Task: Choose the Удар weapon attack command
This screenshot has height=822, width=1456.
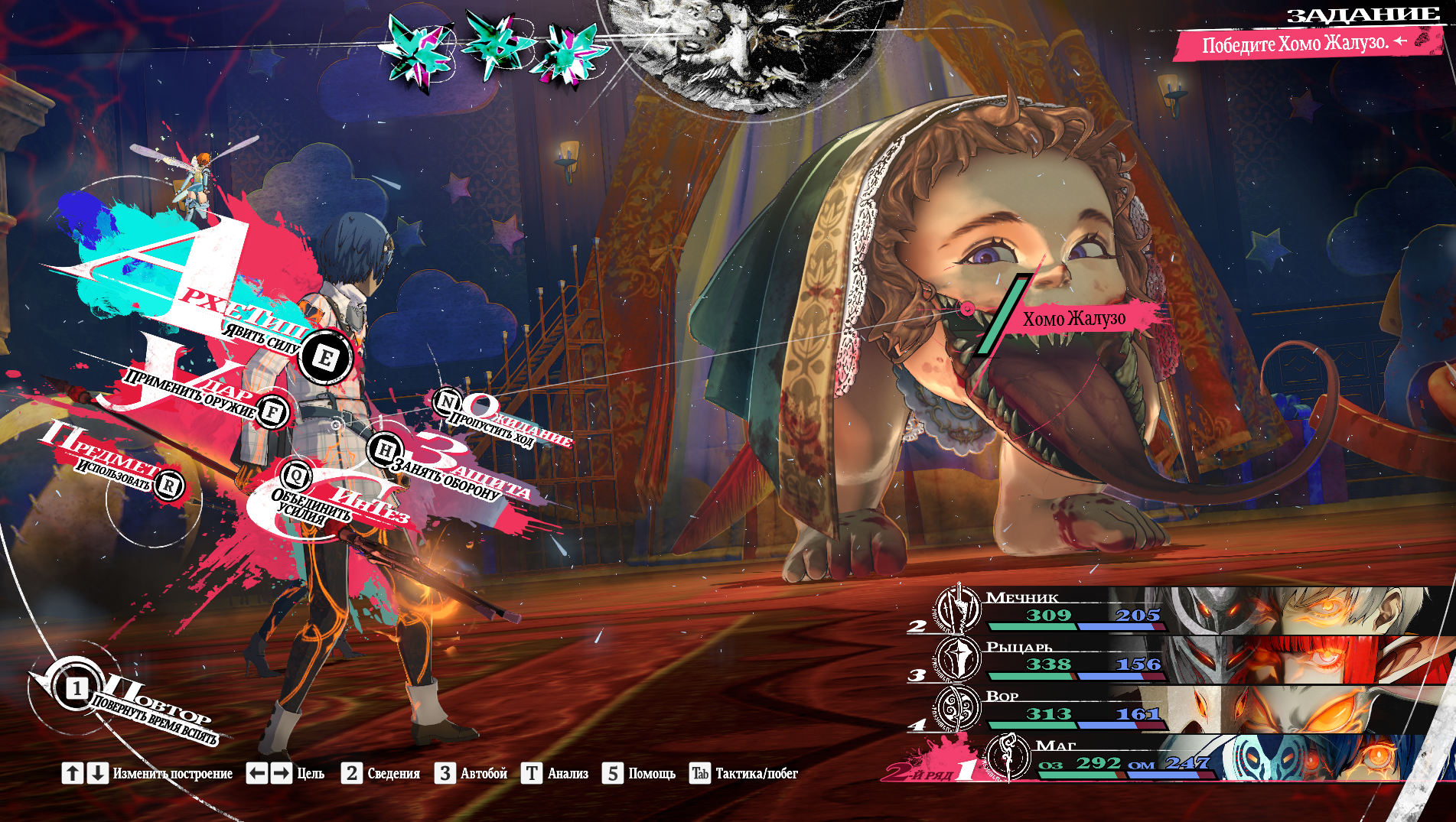Action: 272,412
